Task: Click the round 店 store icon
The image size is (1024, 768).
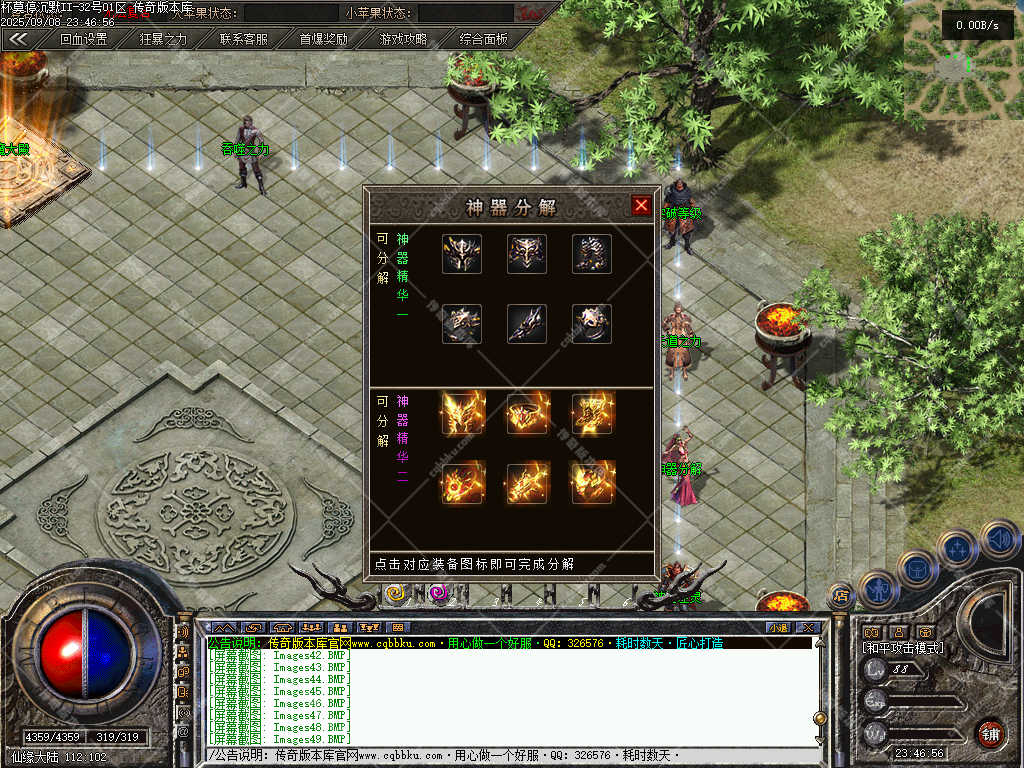Action: 841,596
